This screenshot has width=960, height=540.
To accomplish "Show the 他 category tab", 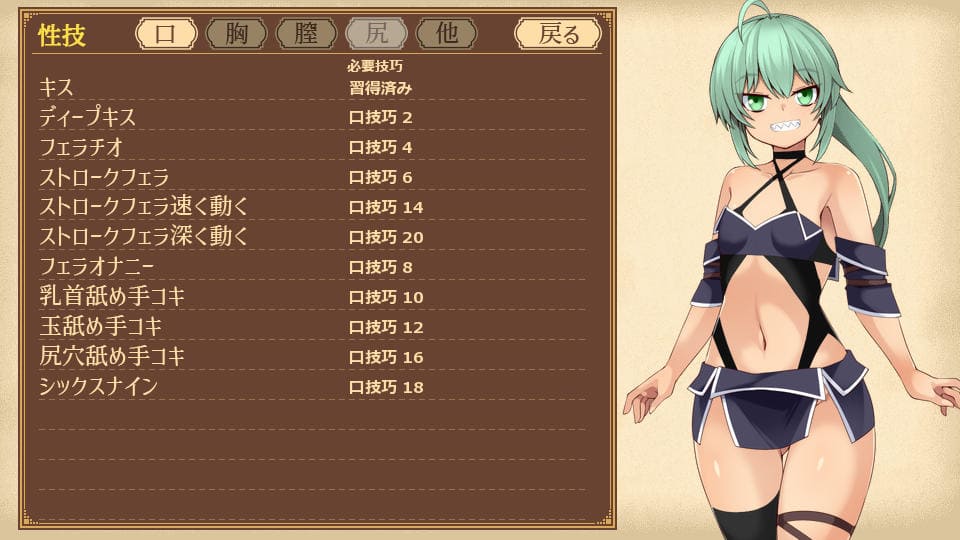I will click(446, 34).
